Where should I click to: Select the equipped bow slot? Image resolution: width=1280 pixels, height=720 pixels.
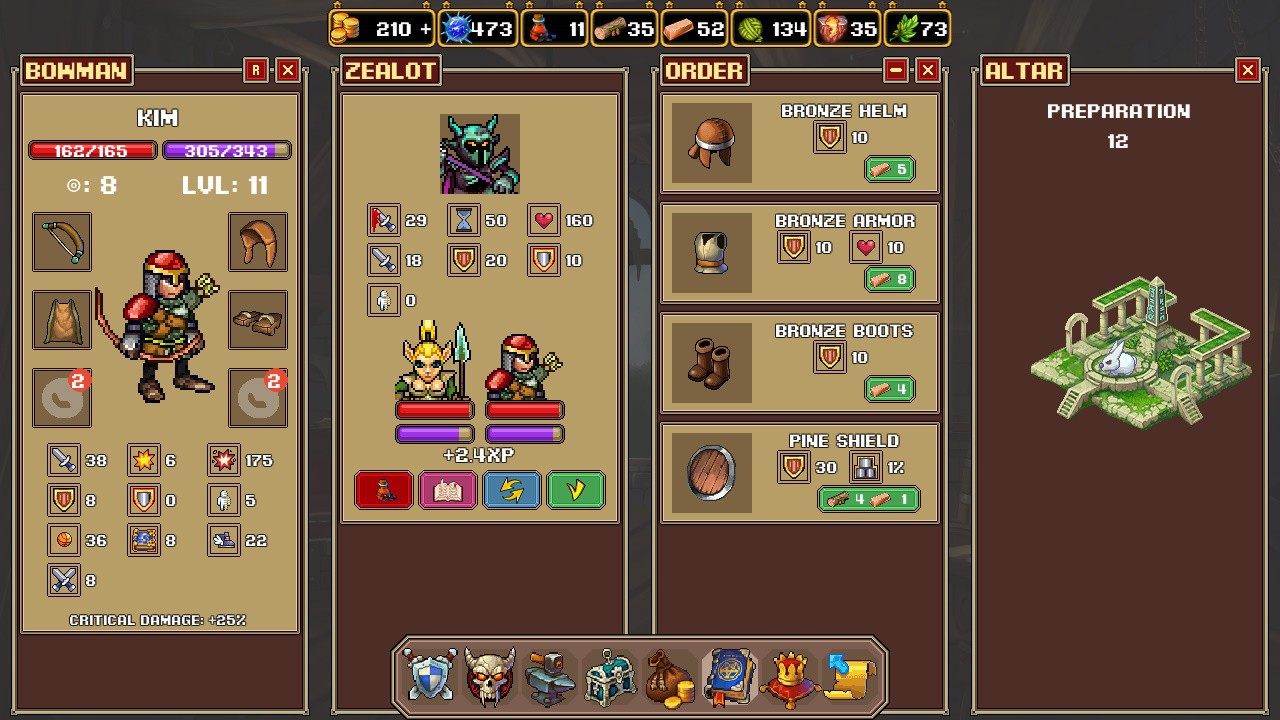pyautogui.click(x=62, y=241)
